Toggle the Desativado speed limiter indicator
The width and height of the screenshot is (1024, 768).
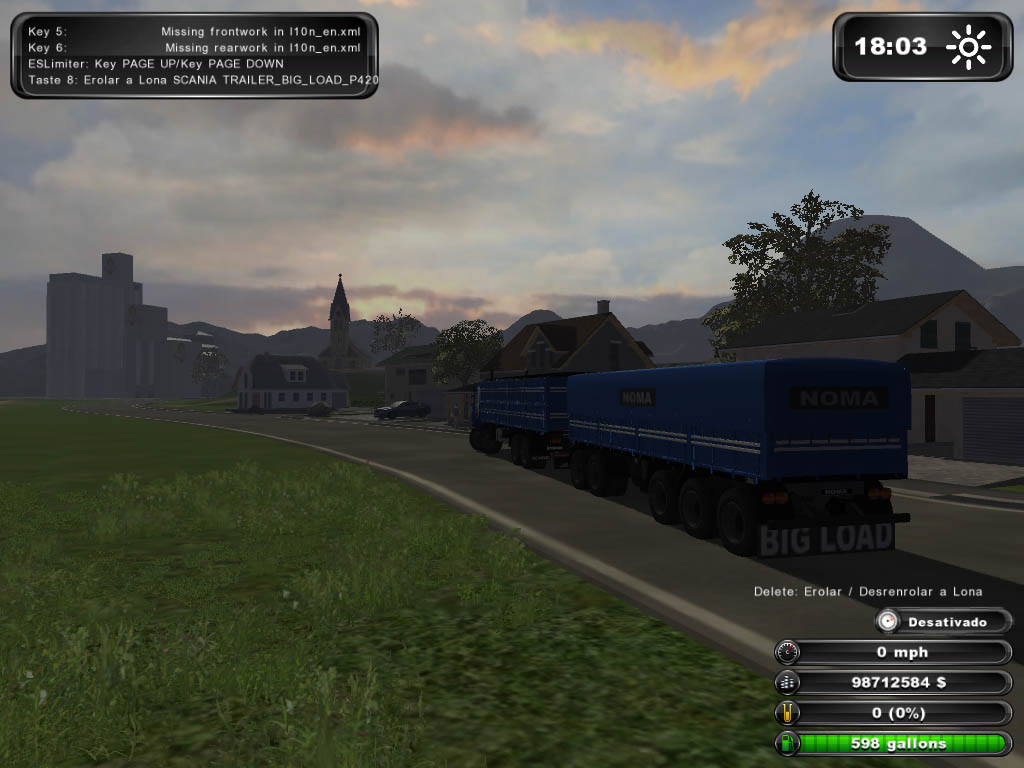944,622
